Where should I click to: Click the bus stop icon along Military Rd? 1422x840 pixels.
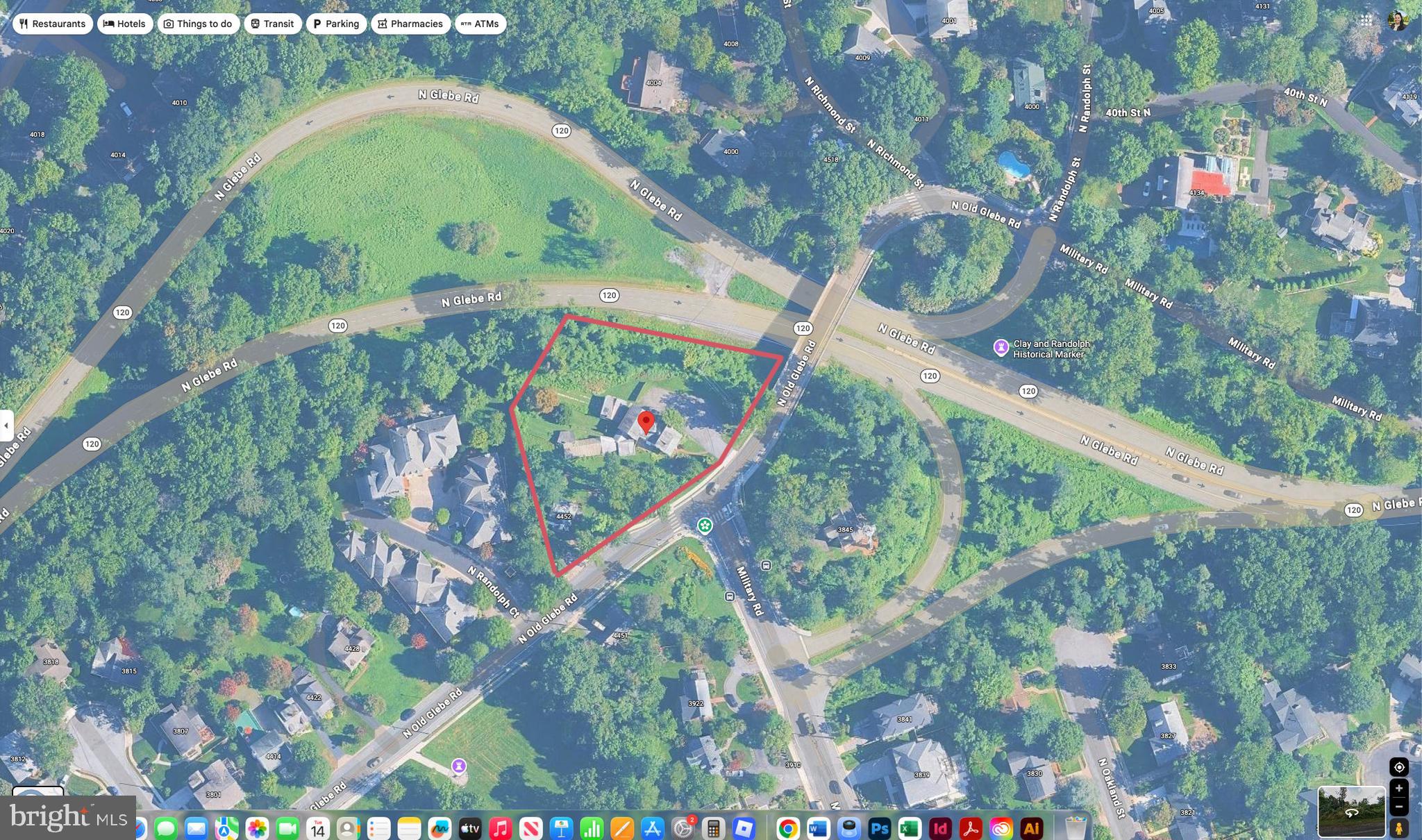tap(766, 565)
